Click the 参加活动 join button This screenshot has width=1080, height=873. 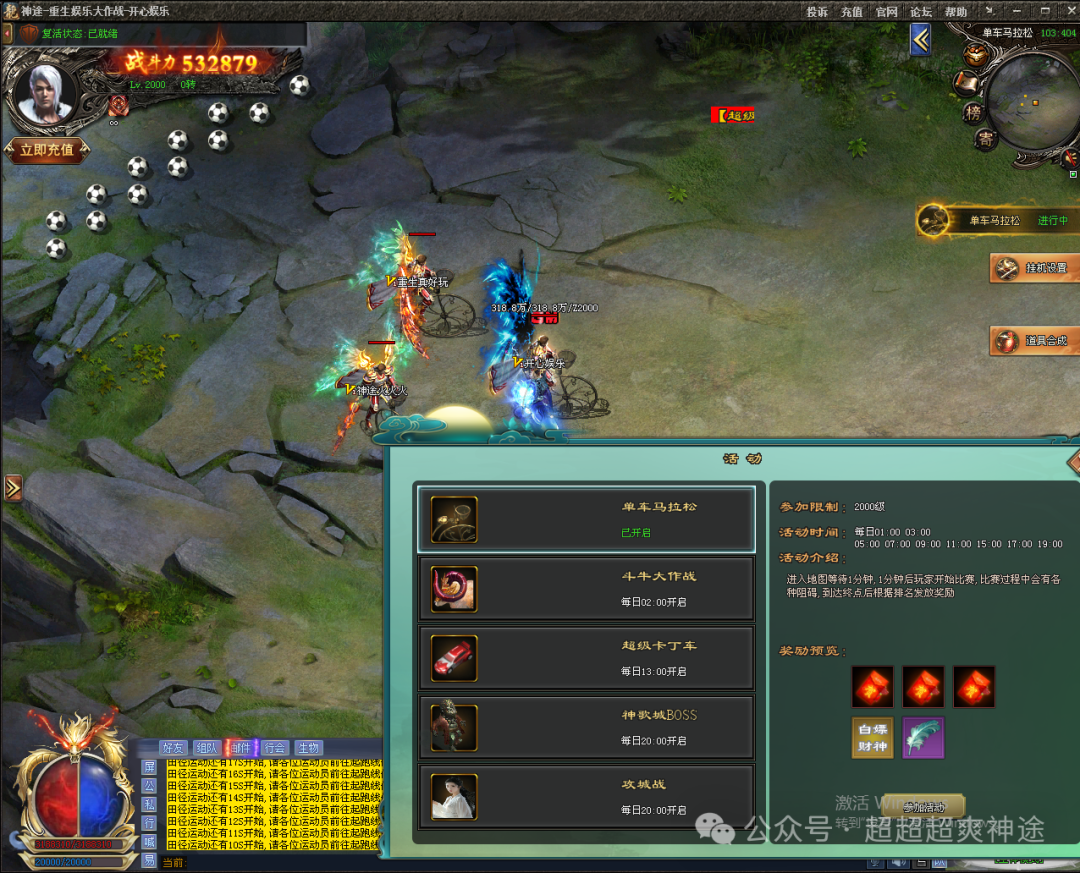923,806
